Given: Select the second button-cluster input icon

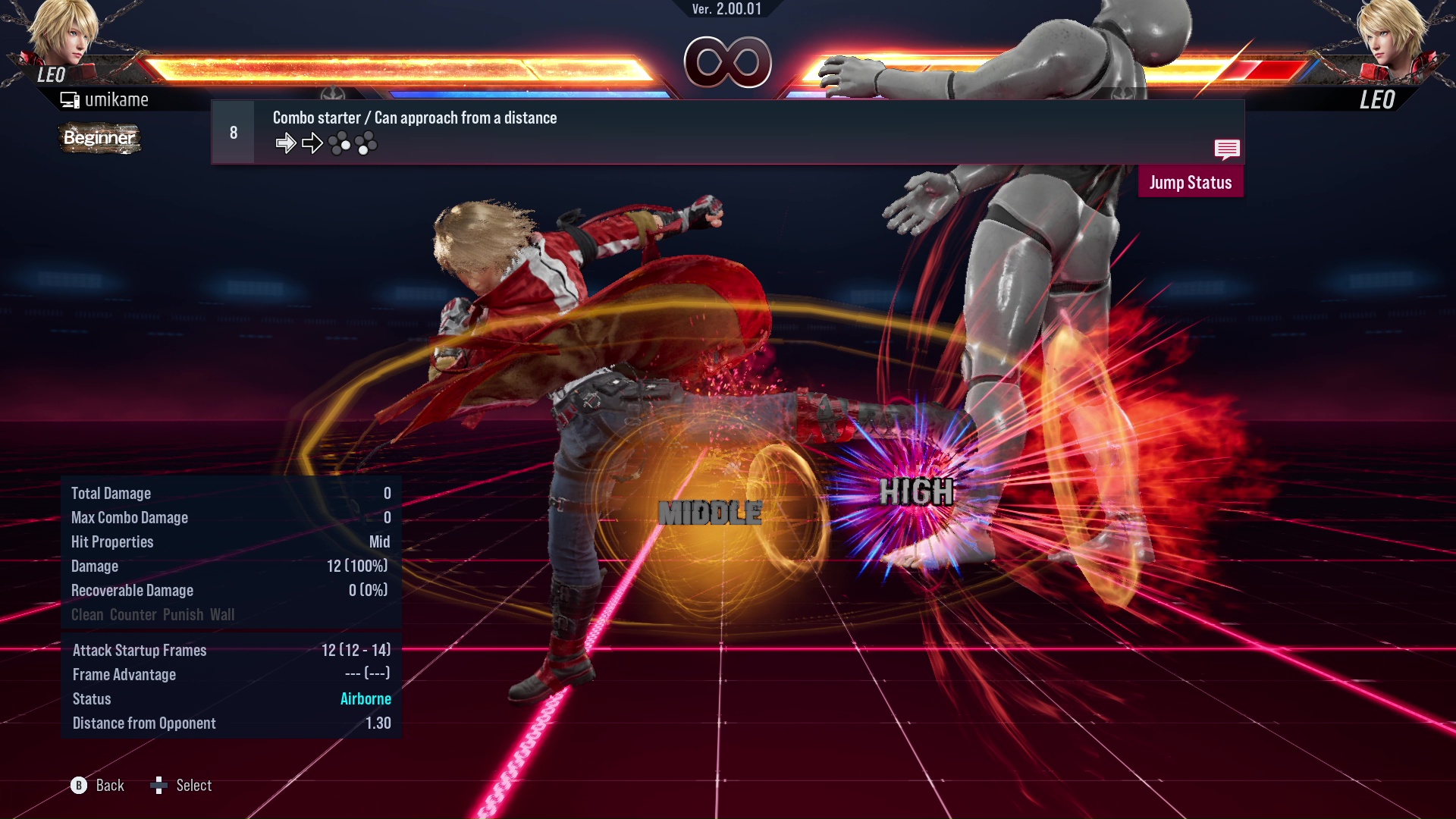Looking at the screenshot, I should (368, 143).
